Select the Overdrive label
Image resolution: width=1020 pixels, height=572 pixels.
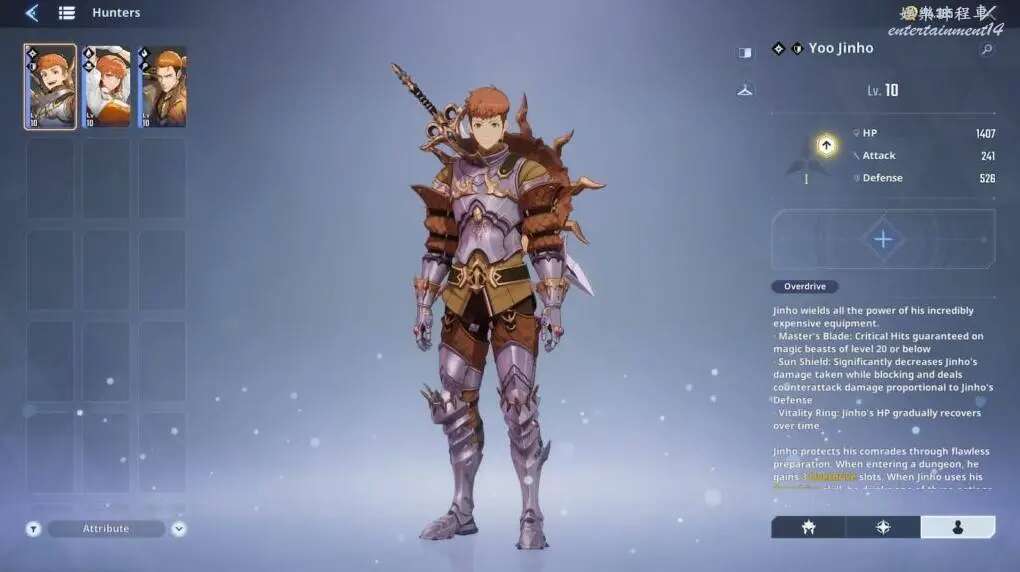pyautogui.click(x=805, y=287)
